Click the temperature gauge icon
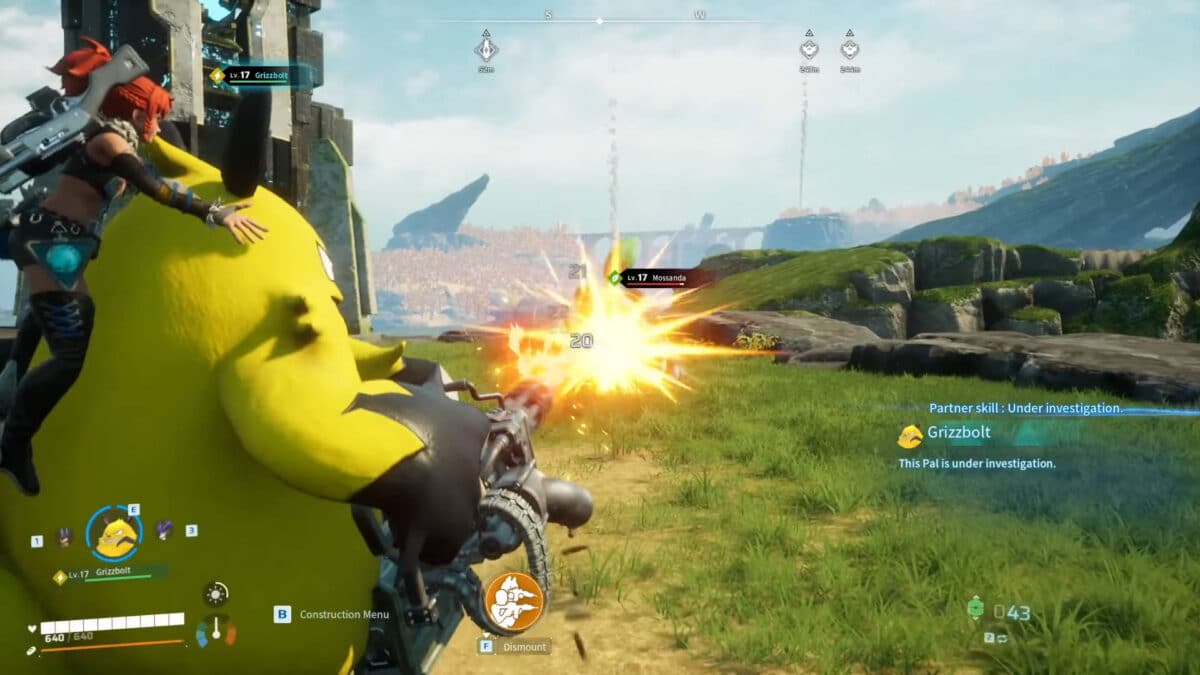Viewport: 1200px width, 675px height. pos(216,630)
